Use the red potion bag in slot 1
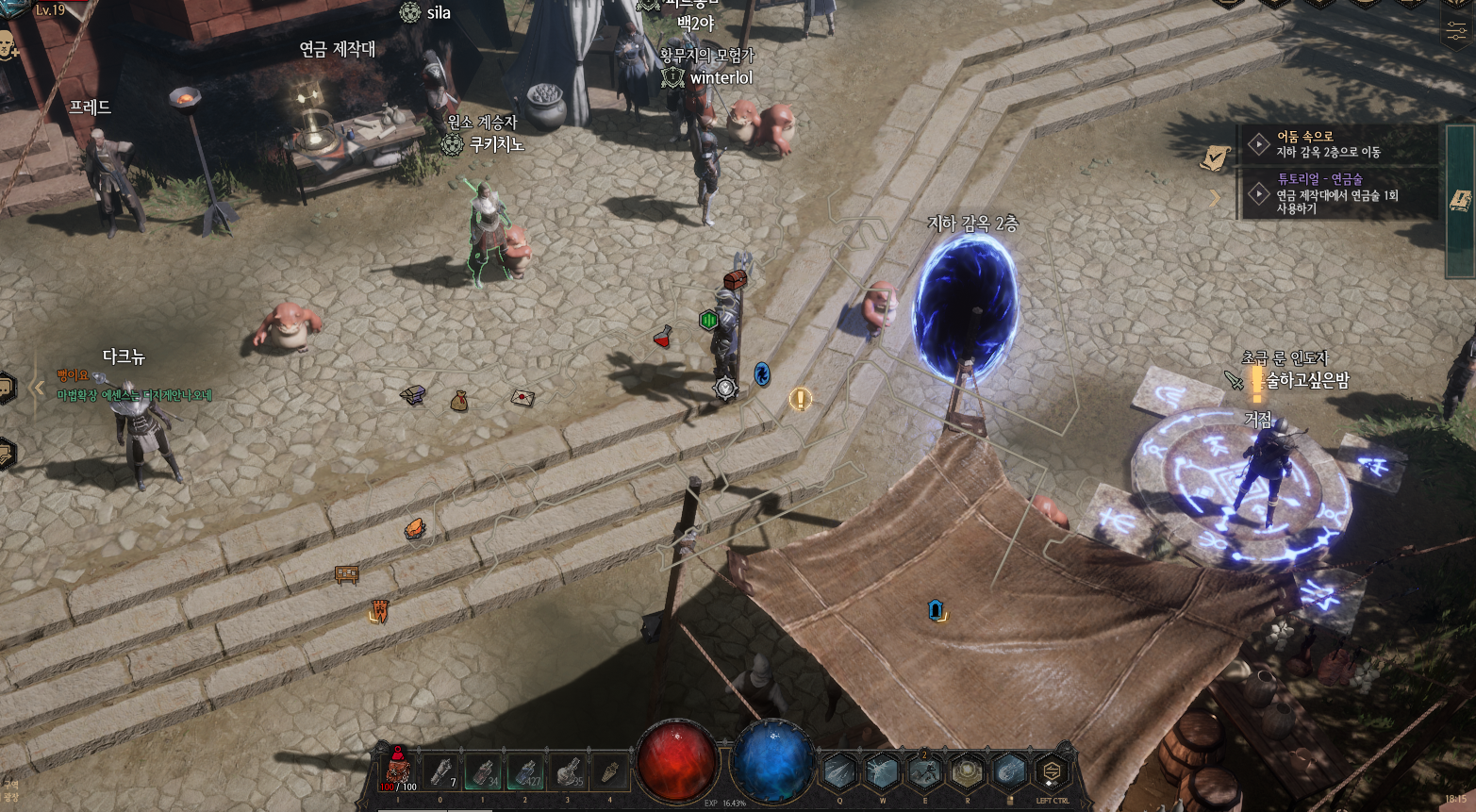The width and height of the screenshot is (1476, 812). click(x=399, y=771)
